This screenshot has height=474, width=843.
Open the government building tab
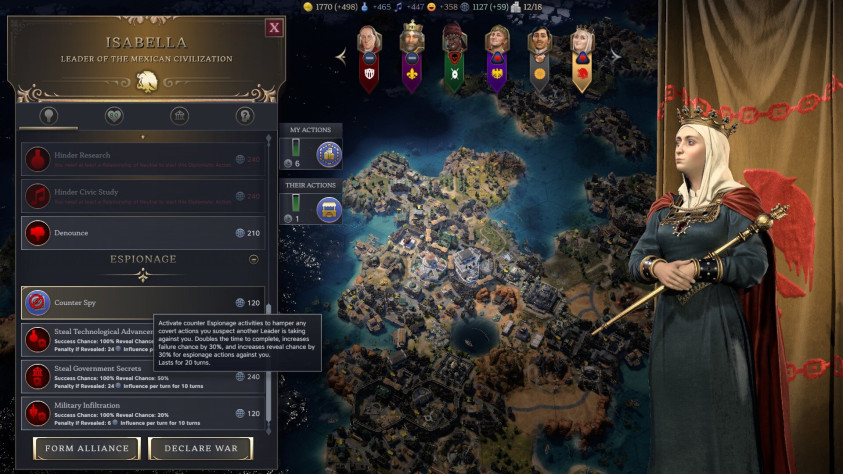click(179, 116)
